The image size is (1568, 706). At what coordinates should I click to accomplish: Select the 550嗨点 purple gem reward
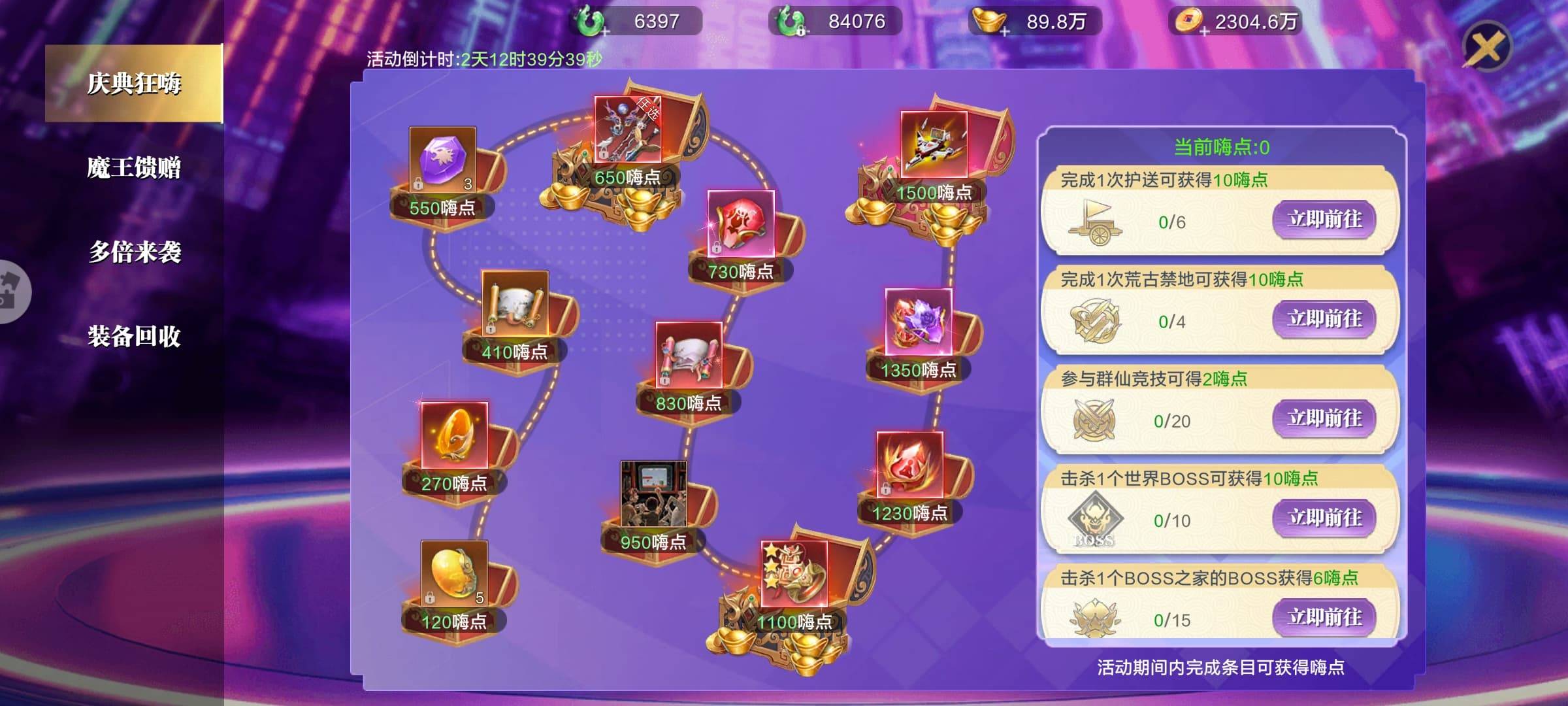pos(442,160)
